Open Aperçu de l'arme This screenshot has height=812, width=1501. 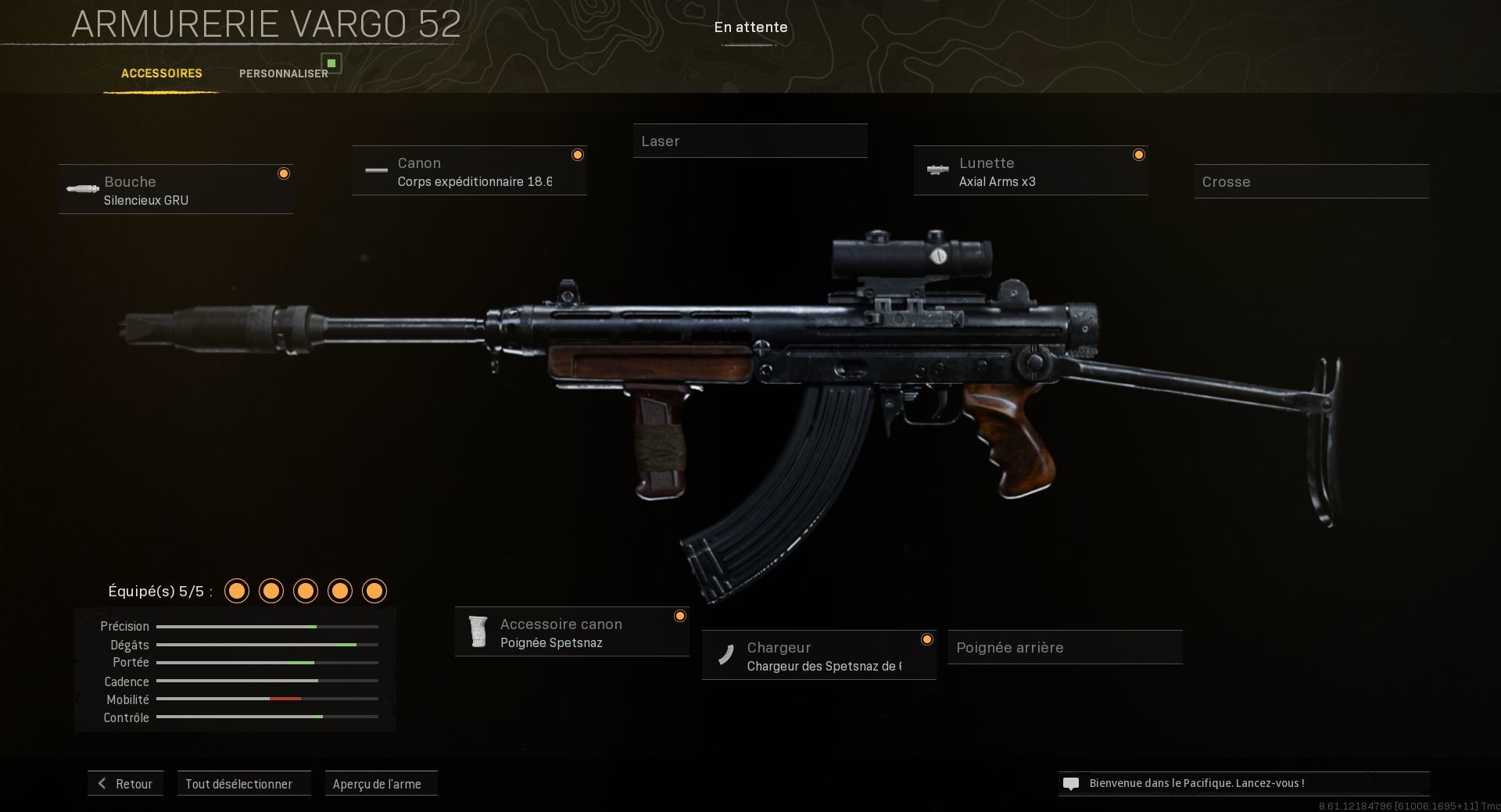381,783
